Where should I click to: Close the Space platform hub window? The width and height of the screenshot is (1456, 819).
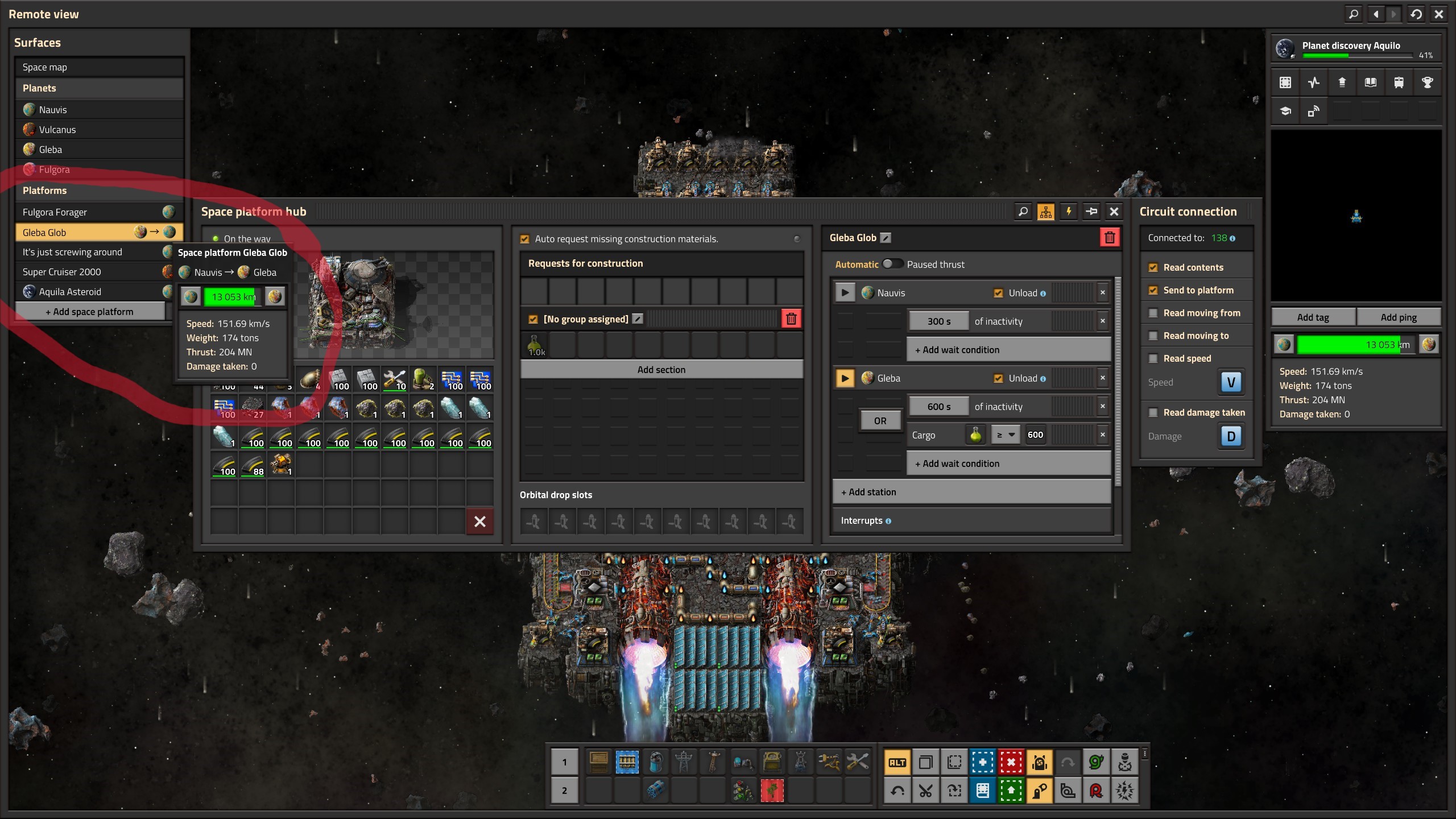1114,212
